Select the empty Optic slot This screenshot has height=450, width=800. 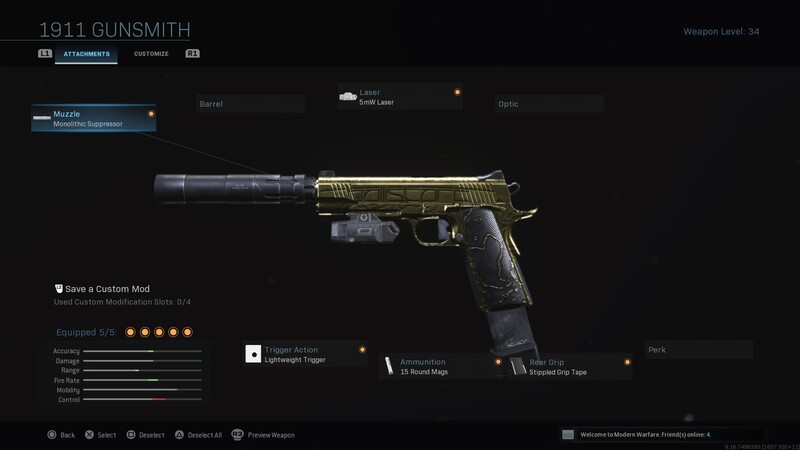coord(549,103)
